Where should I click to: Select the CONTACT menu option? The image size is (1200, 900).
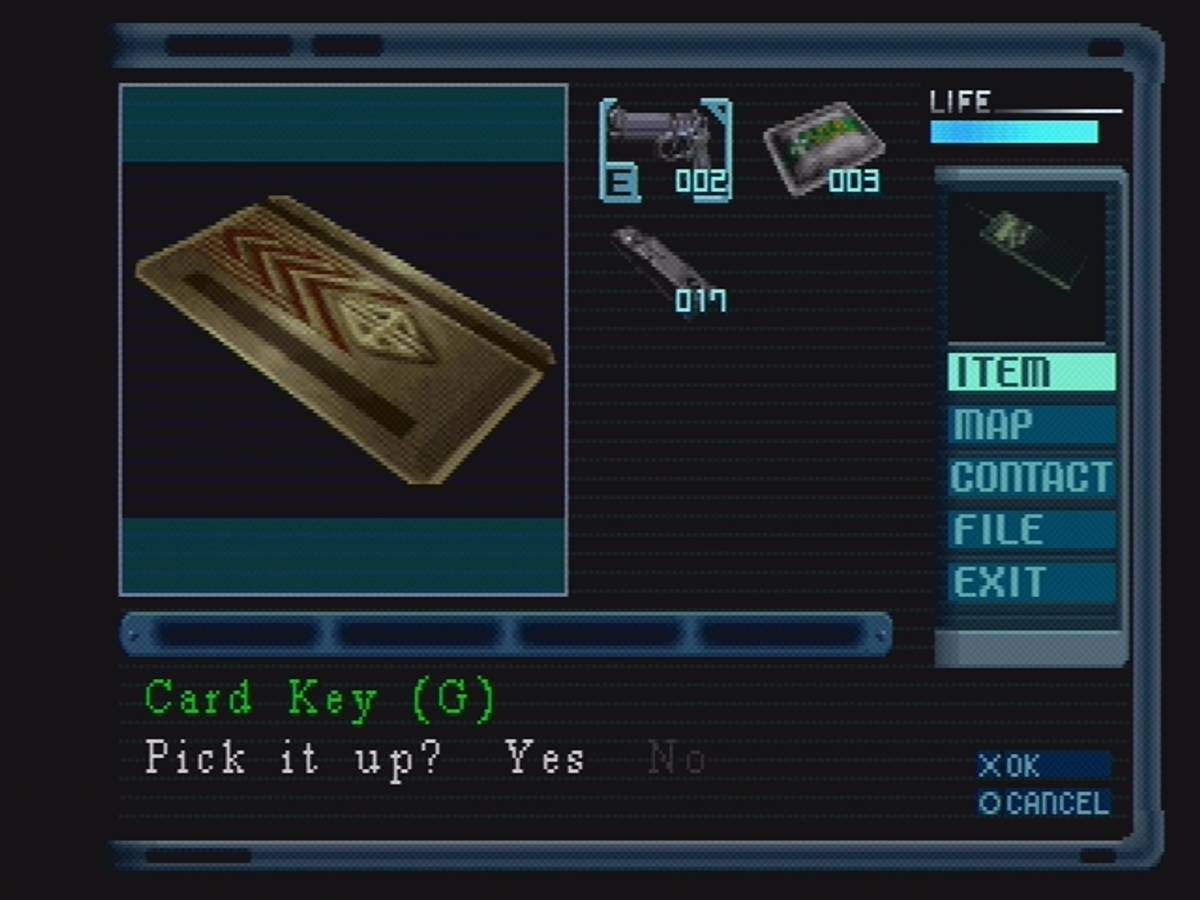(1031, 477)
